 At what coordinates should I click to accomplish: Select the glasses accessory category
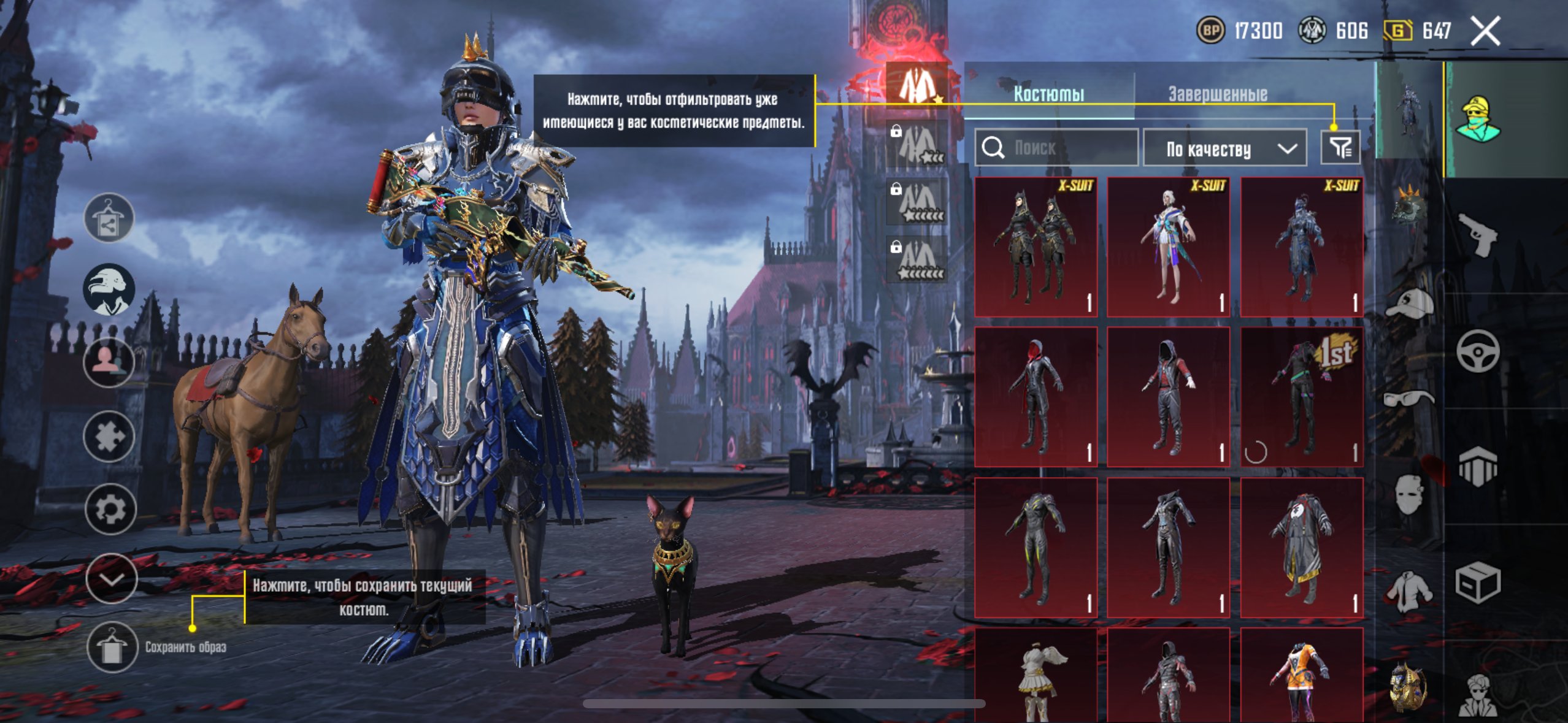click(x=1410, y=399)
